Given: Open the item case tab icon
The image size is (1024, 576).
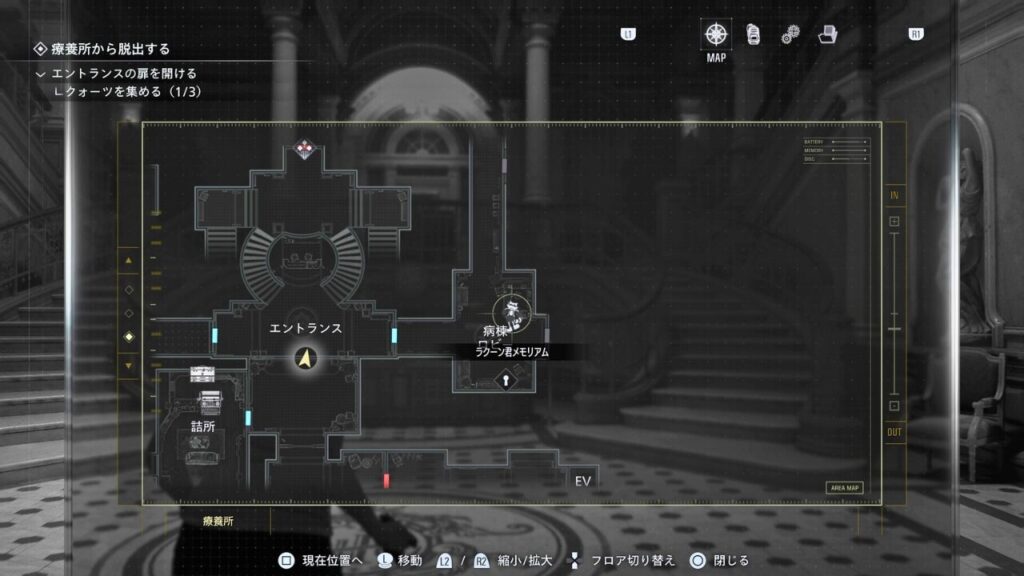Looking at the screenshot, I should pyautogui.click(x=753, y=34).
